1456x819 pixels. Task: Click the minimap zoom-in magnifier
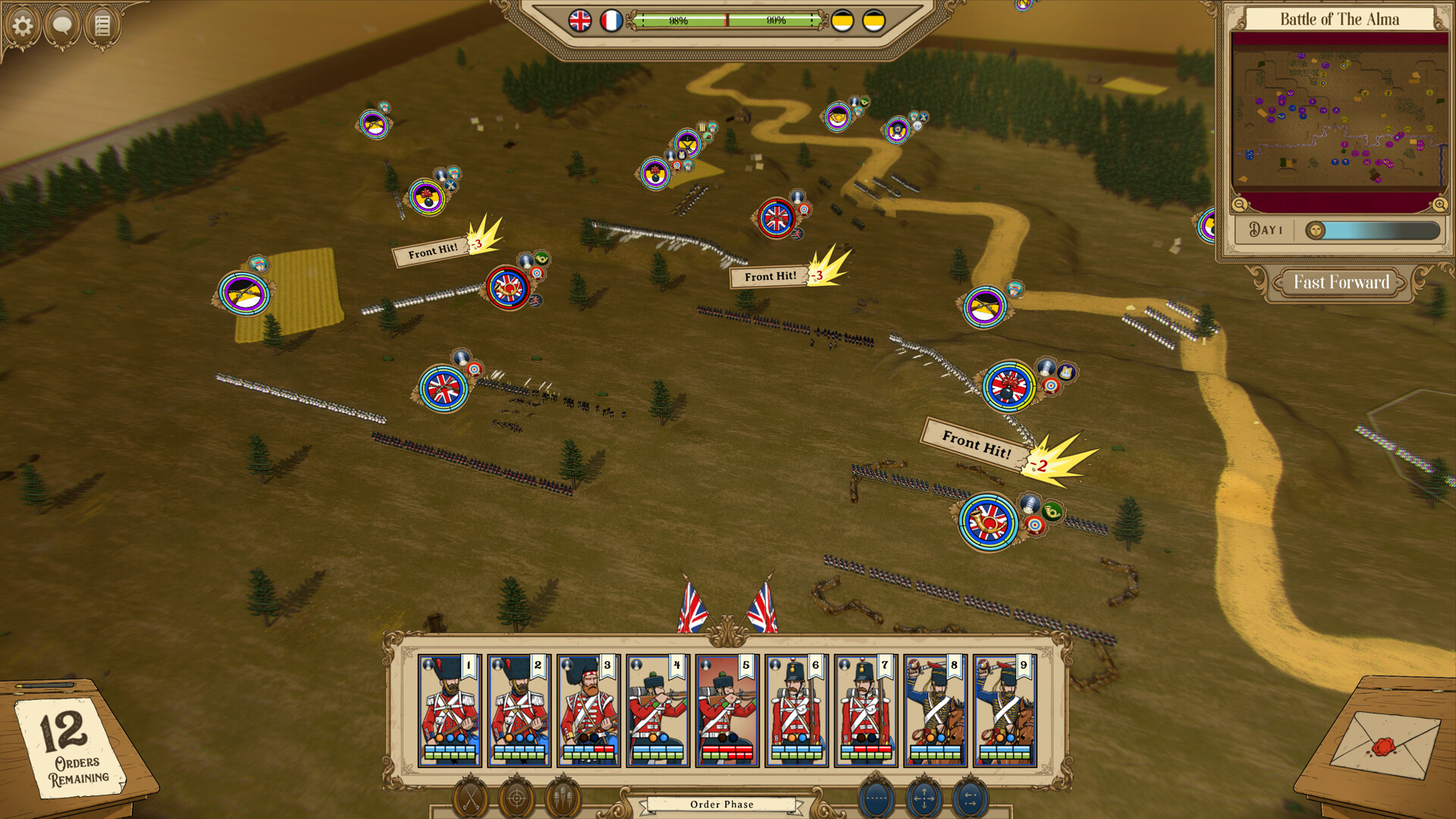(x=1439, y=203)
